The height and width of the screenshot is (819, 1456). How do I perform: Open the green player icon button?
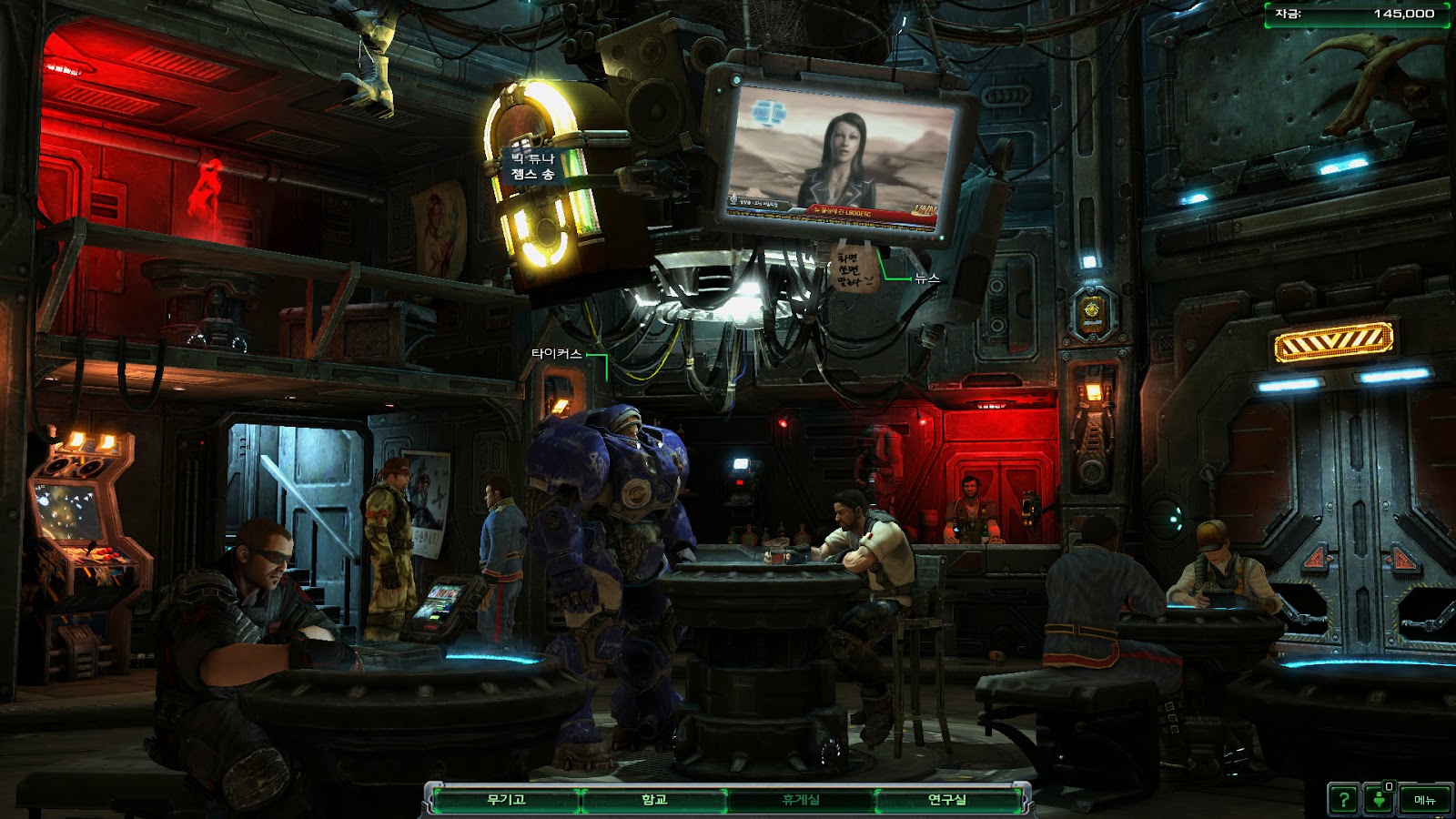tap(1380, 800)
